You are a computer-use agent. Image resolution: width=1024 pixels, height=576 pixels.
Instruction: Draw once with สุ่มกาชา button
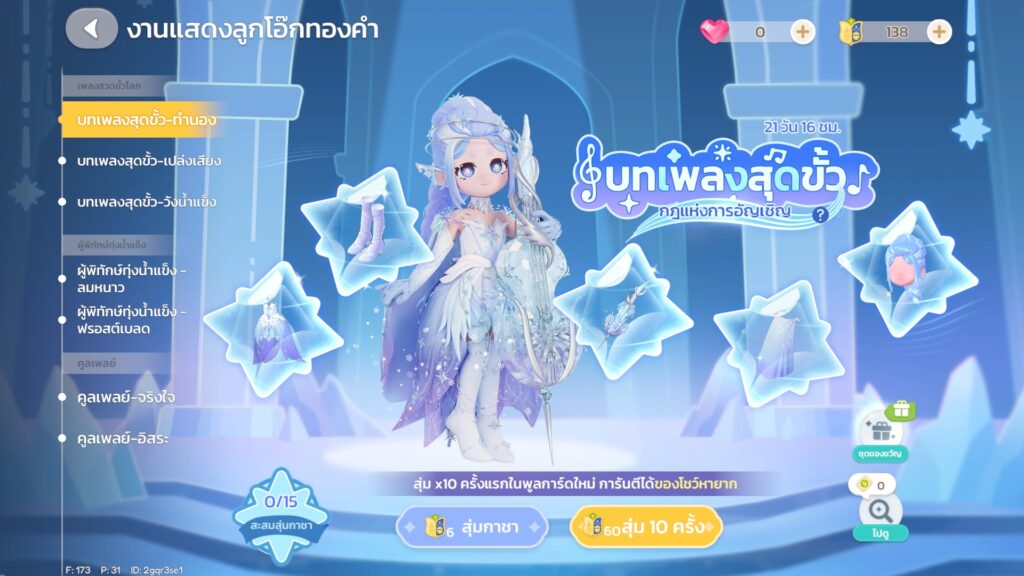(x=473, y=527)
